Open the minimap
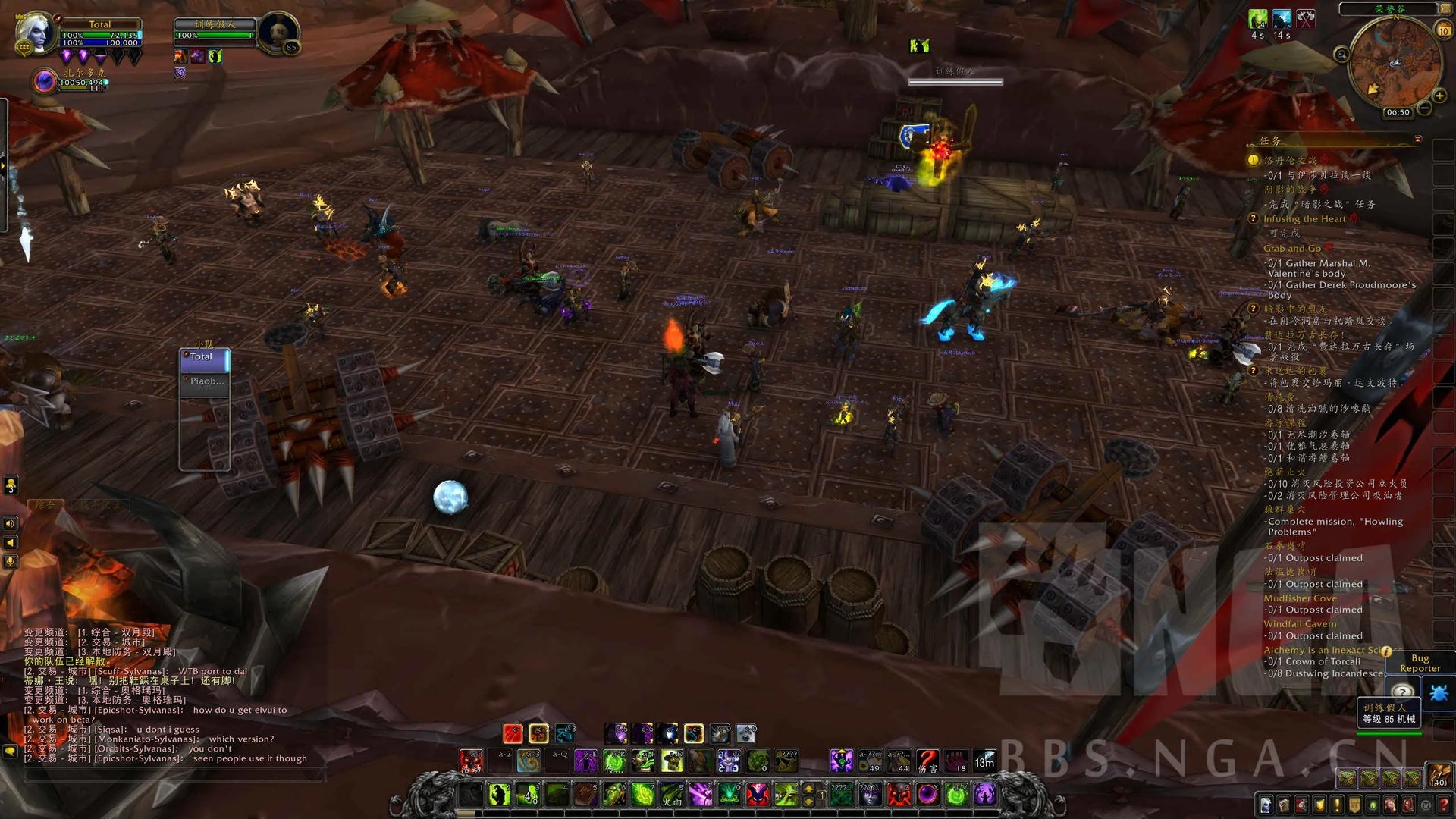The height and width of the screenshot is (819, 1456). point(1394,63)
